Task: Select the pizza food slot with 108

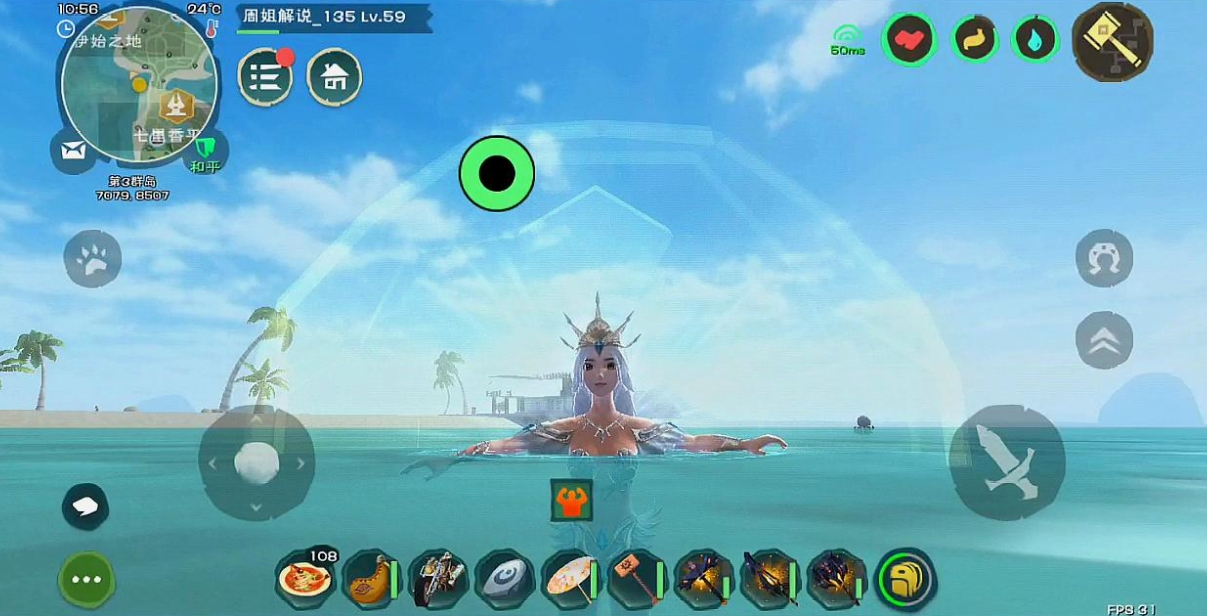Action: (306, 578)
